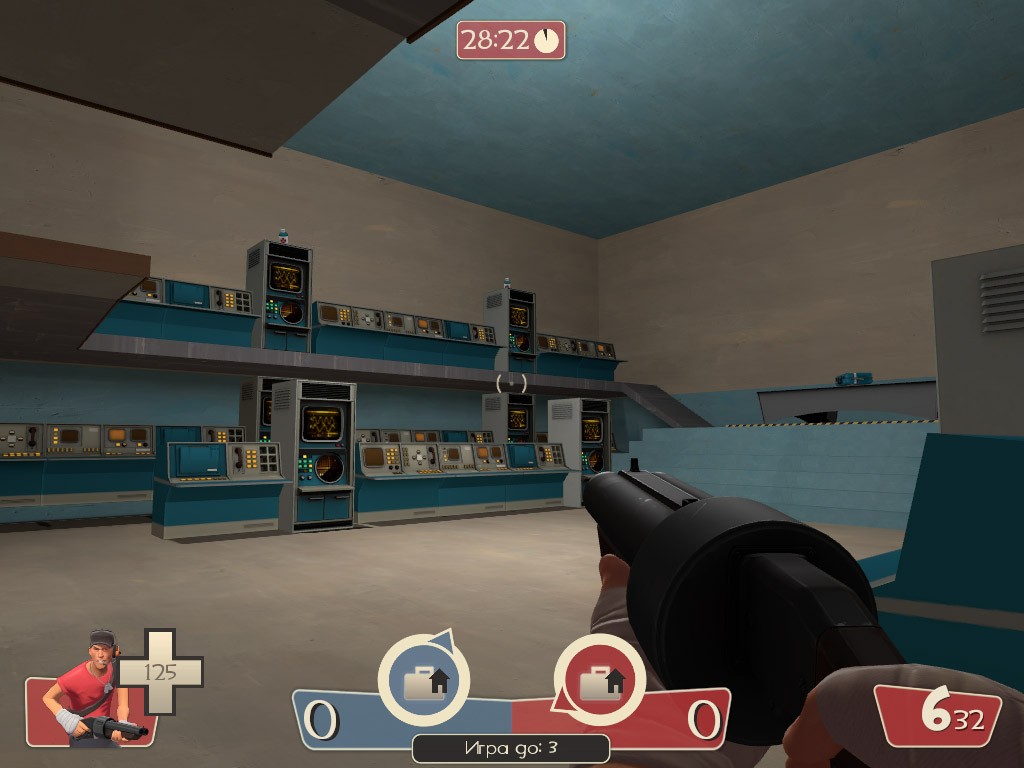1024x768 pixels.
Task: Click the blue team intelligence briefcase icon
Action: coord(423,681)
